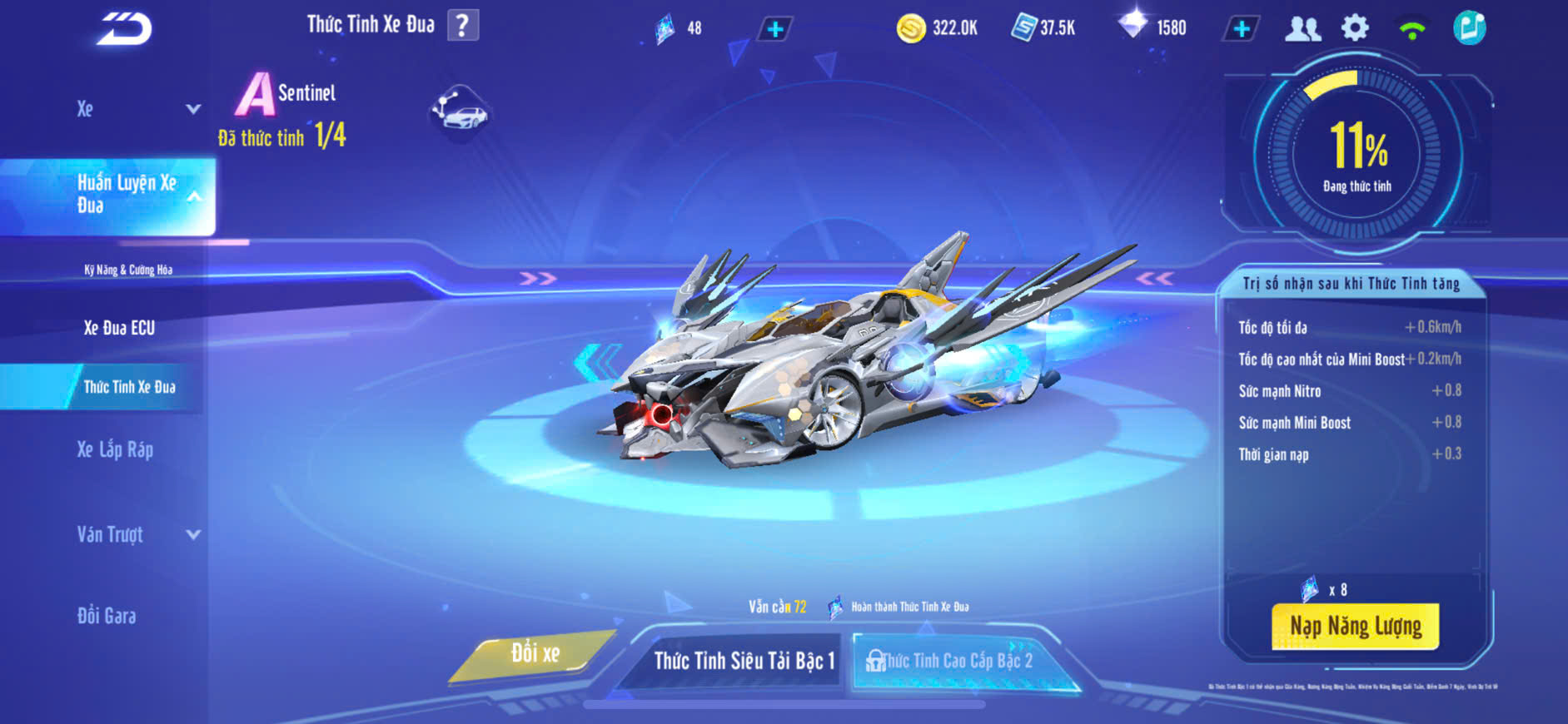
Task: Collapse the Huấn Luyện Xe Đua section
Action: point(194,196)
